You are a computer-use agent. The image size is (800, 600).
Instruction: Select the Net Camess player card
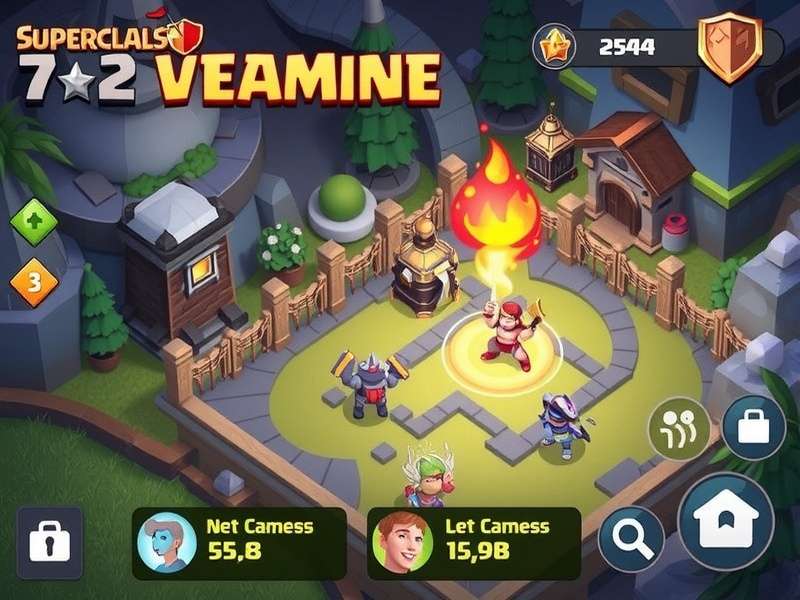coord(240,543)
